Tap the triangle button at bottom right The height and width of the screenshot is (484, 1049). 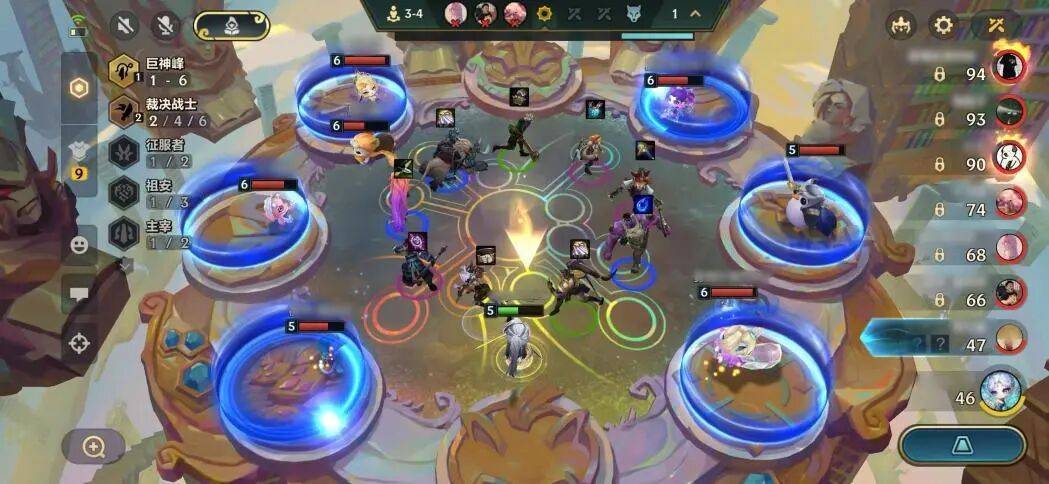[x=961, y=446]
